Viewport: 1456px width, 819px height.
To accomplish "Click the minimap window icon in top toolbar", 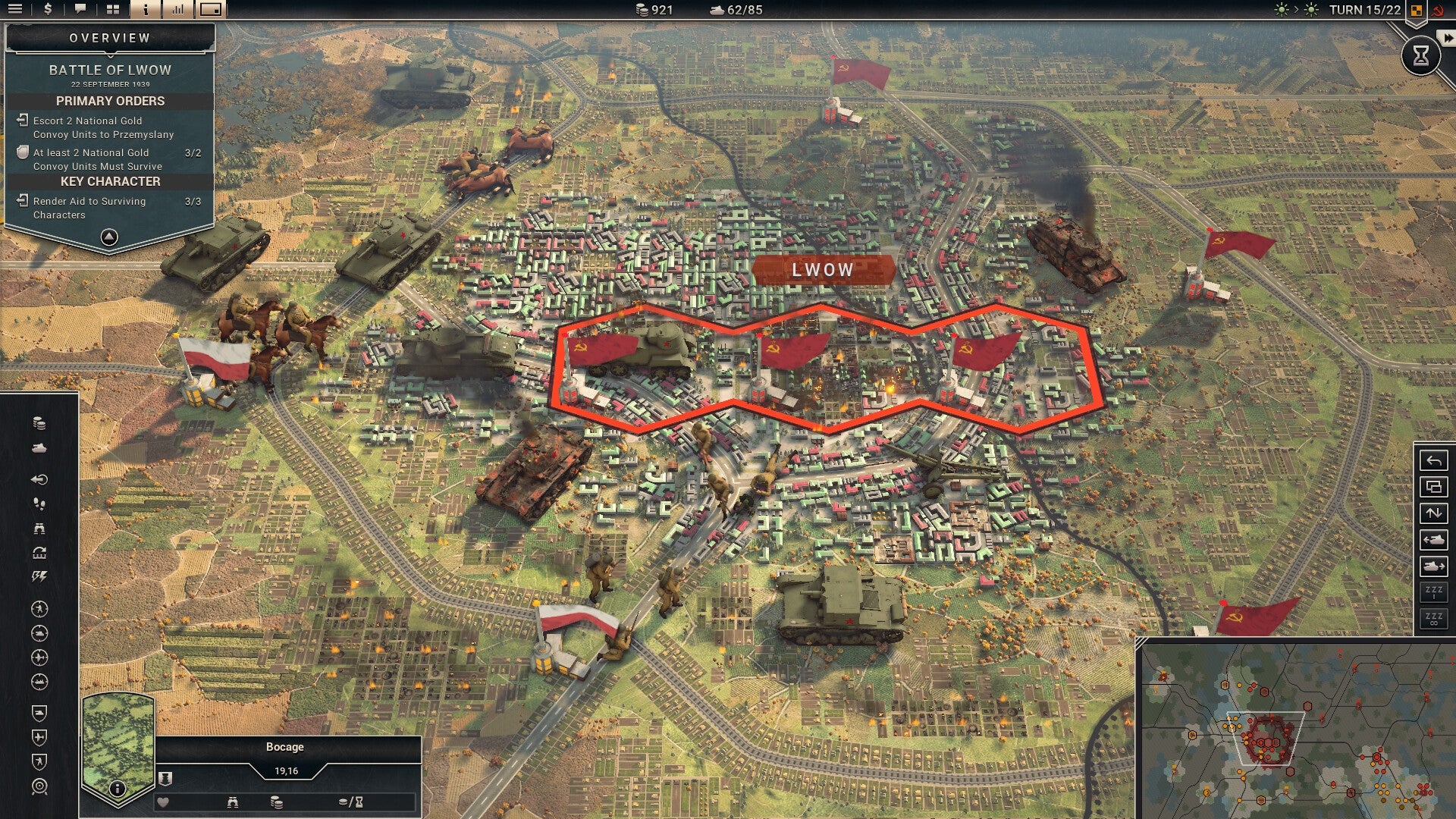I will click(x=211, y=10).
